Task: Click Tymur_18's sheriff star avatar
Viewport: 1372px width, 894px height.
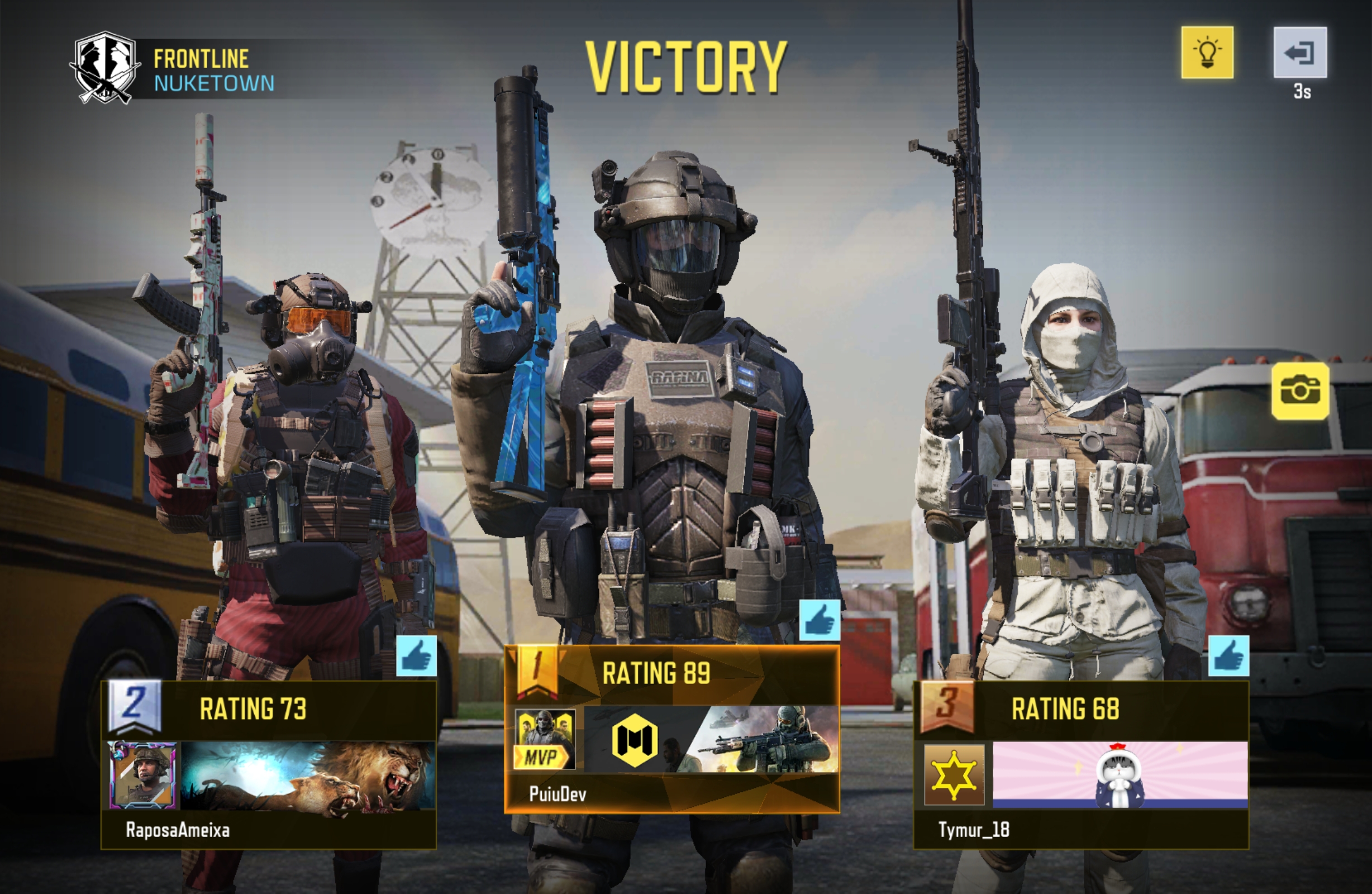Action: pos(954,774)
